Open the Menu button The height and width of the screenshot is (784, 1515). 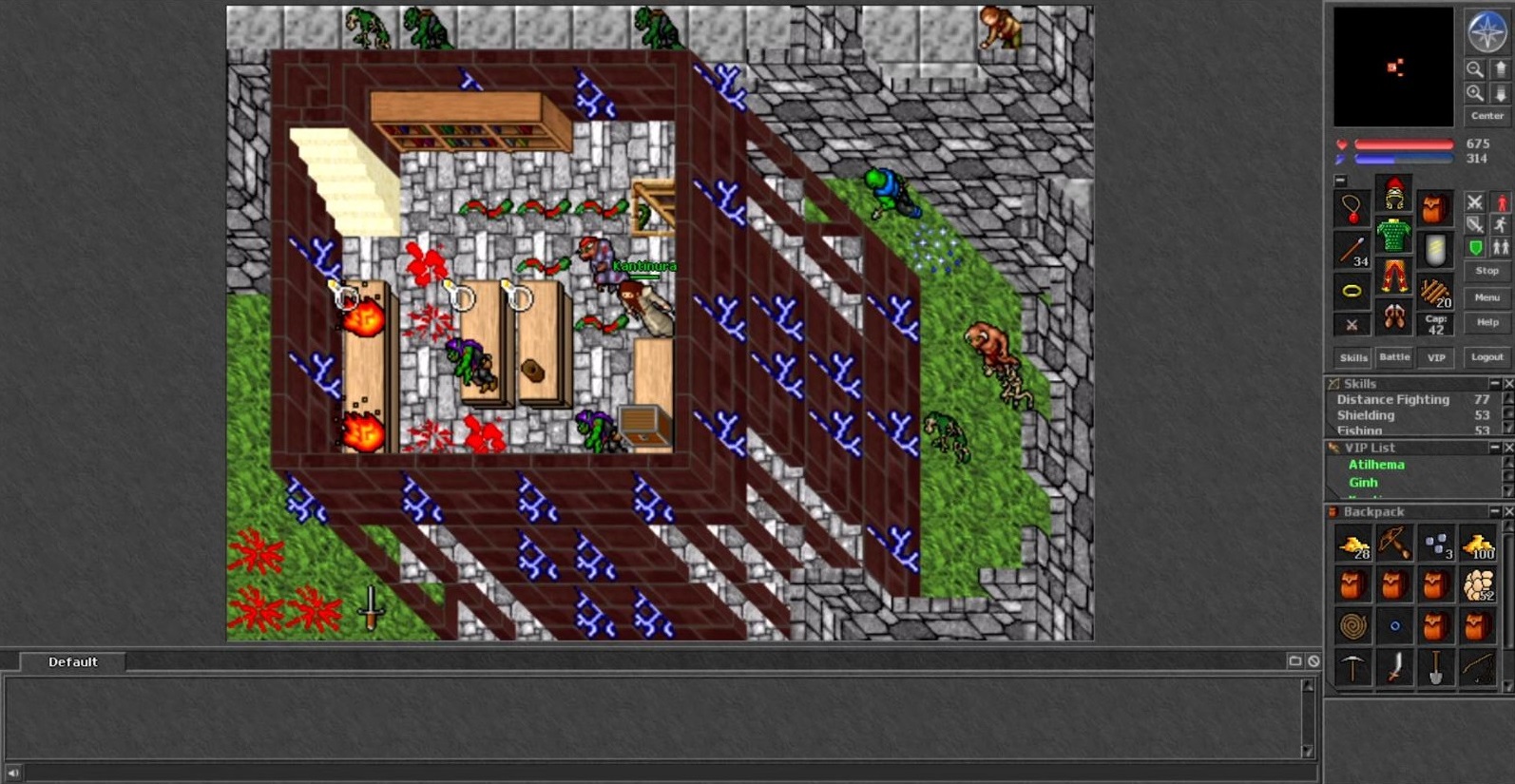pos(1486,297)
